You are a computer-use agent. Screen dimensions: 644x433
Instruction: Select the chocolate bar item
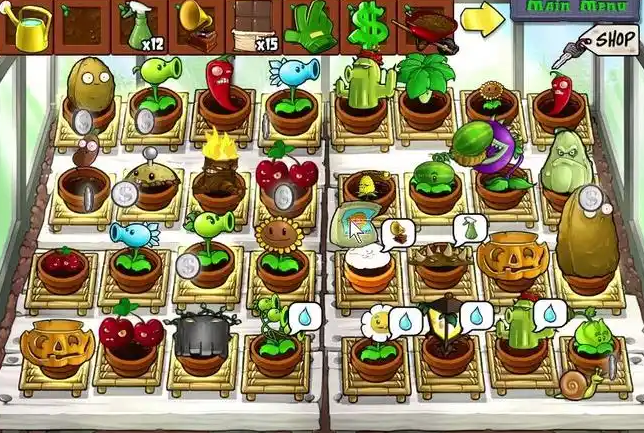point(251,25)
